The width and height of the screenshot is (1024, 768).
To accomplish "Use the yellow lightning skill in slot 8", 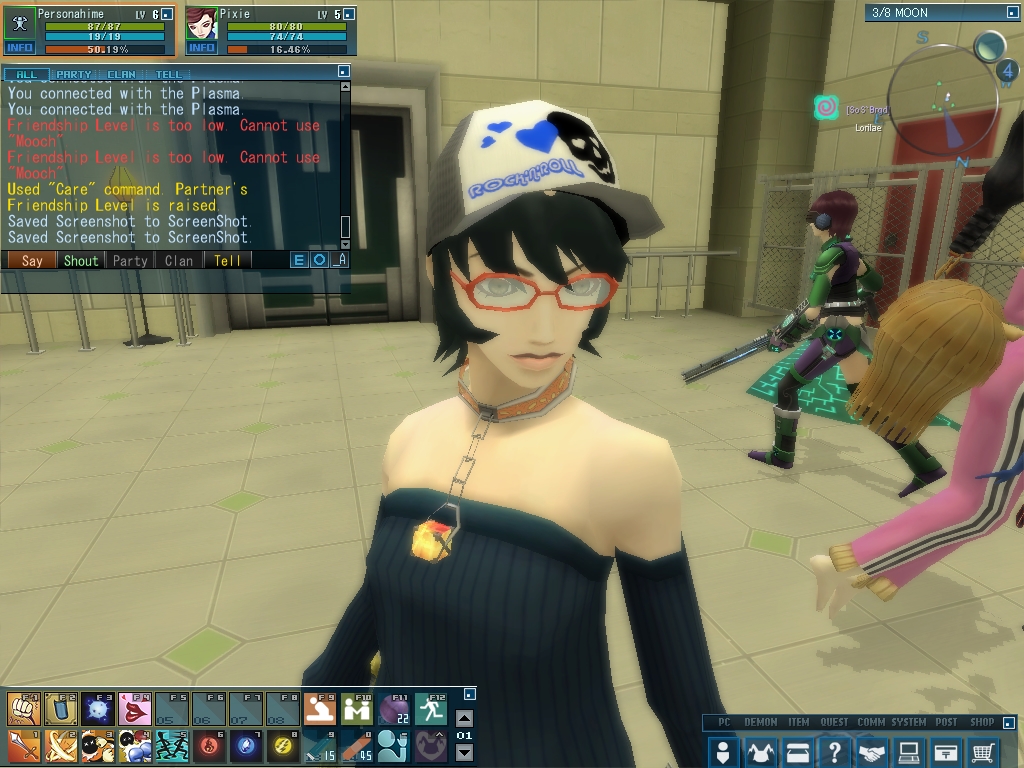I will [x=282, y=746].
